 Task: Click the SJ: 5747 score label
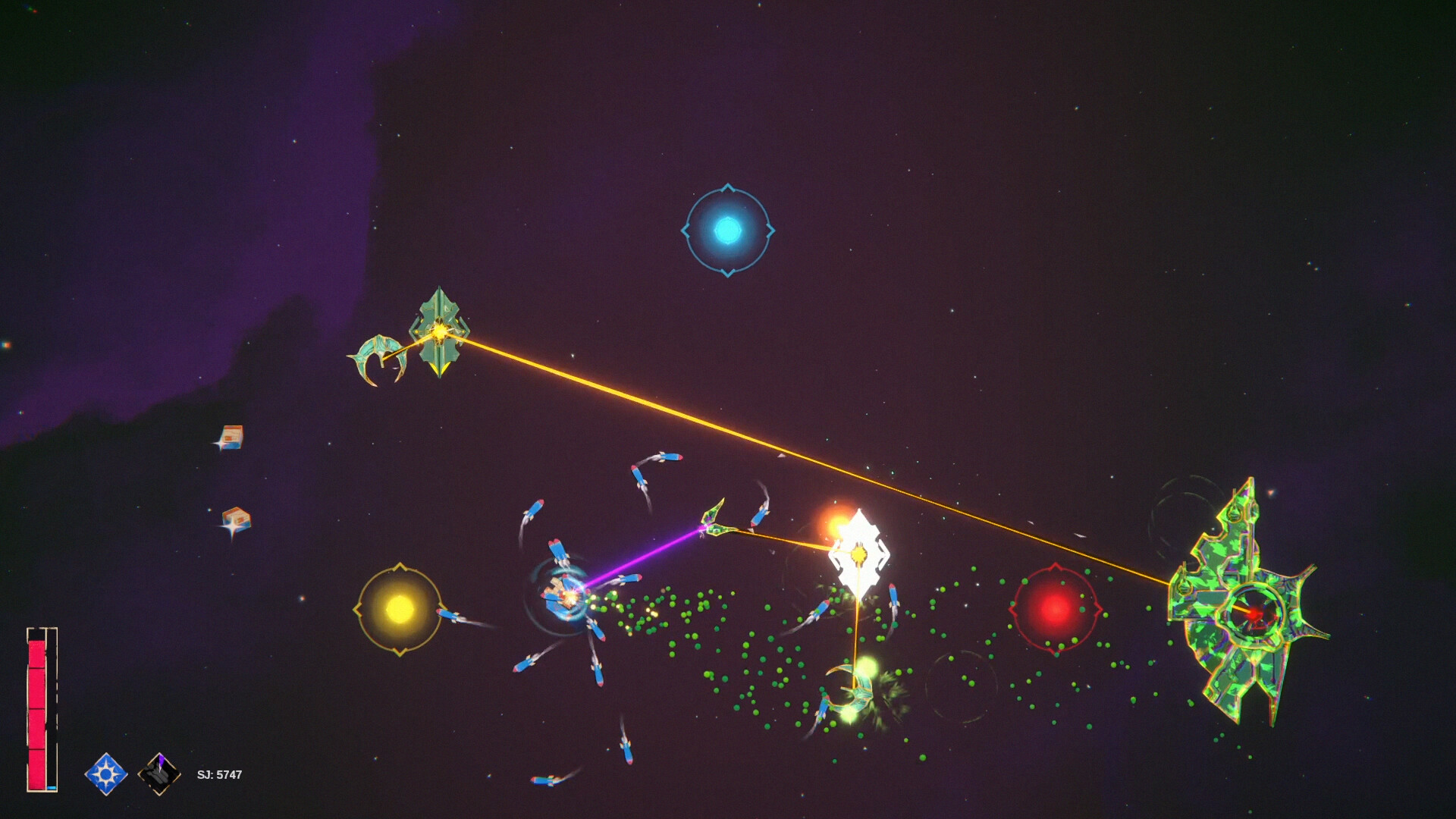click(218, 773)
